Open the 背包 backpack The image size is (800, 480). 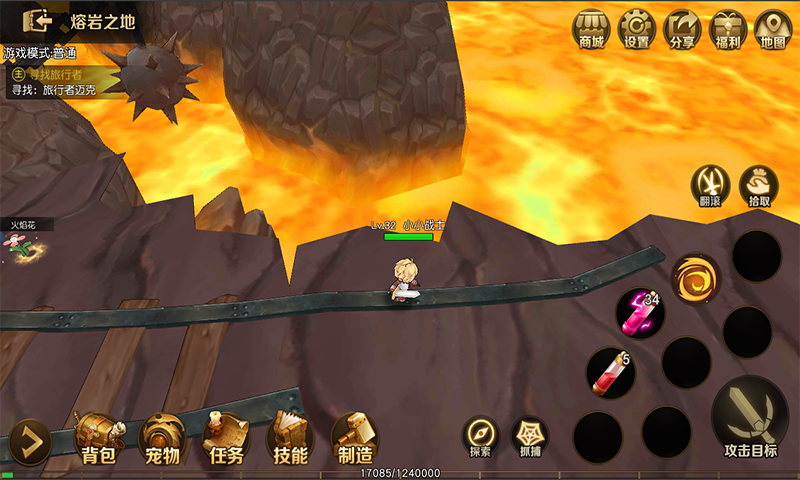pos(98,440)
